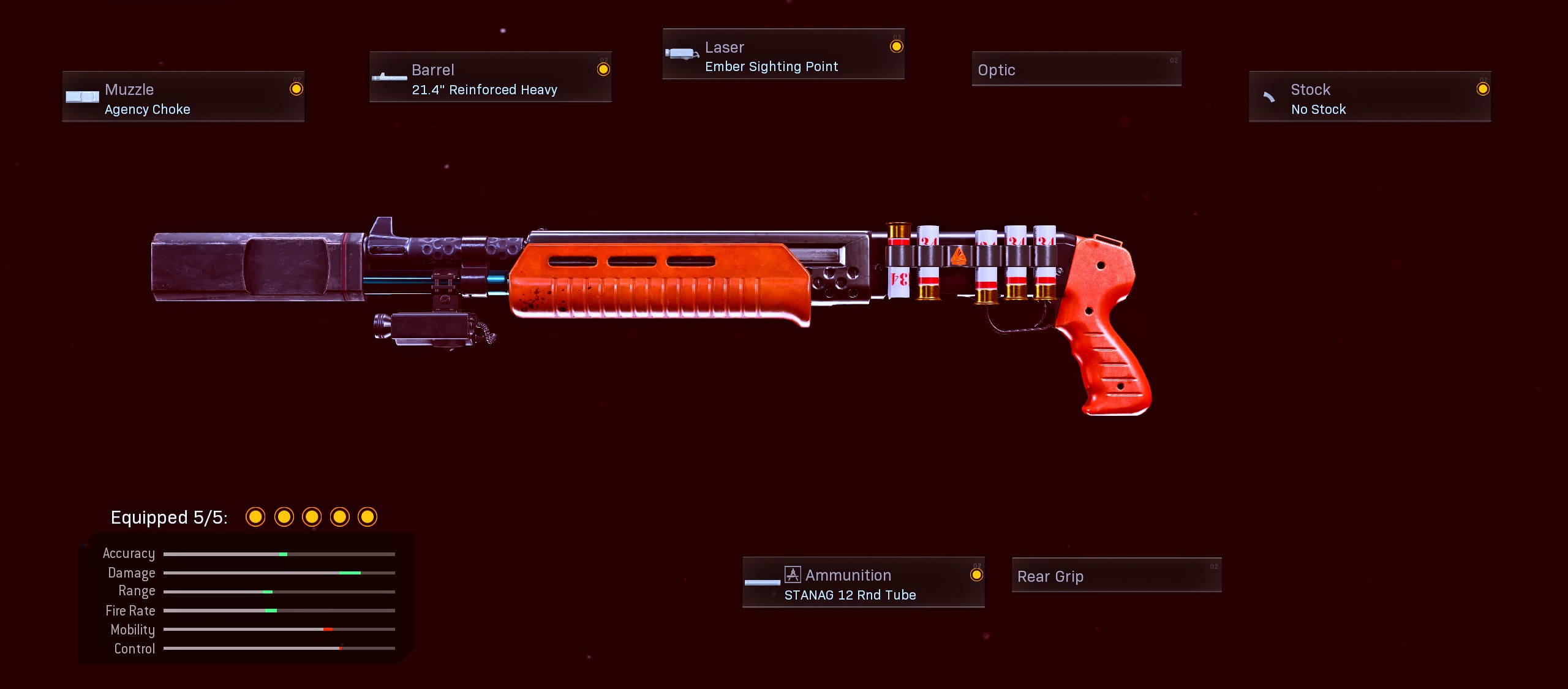Select the Barrel 21.4" Reinforced Heavy slot

490,77
